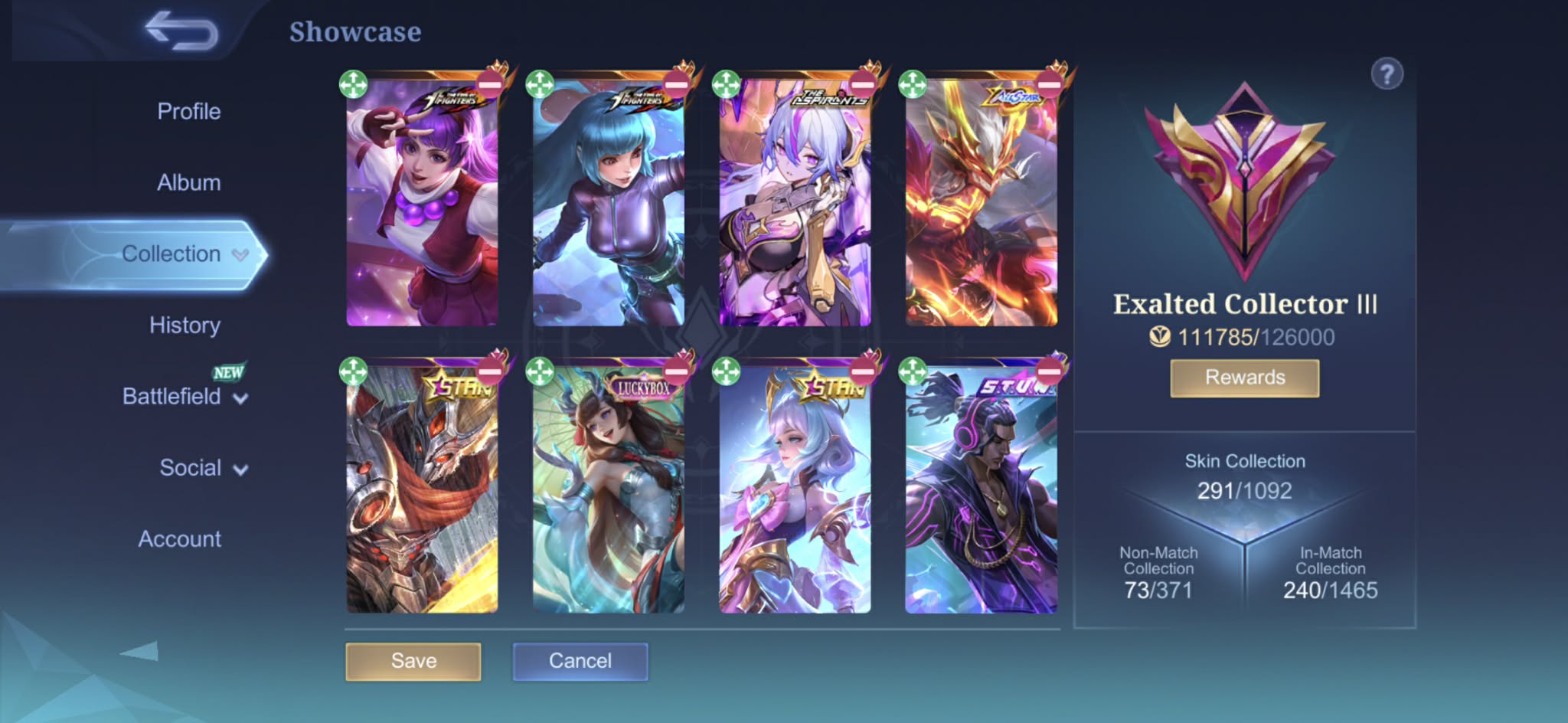Screen dimensions: 1568x723
Task: Cancel showcase editing
Action: click(580, 661)
